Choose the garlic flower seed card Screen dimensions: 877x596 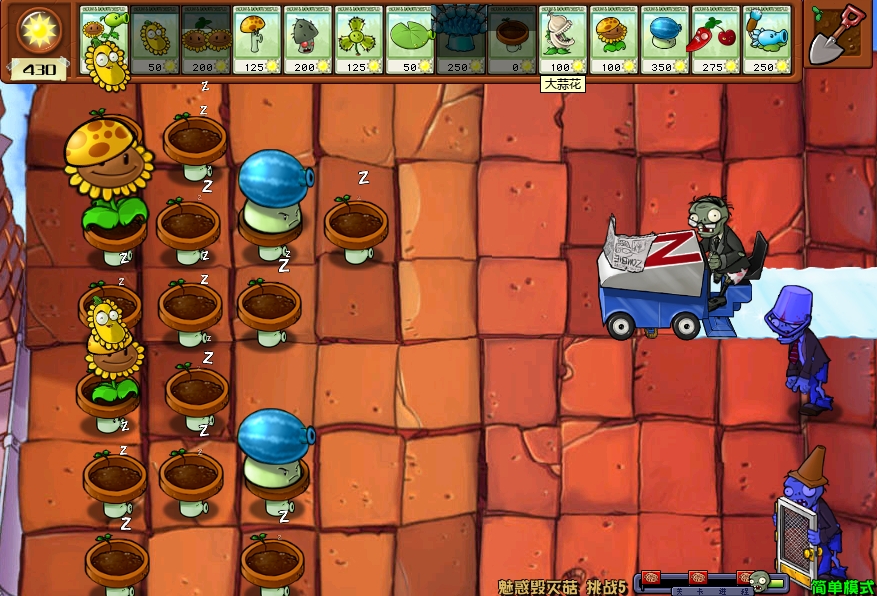563,40
